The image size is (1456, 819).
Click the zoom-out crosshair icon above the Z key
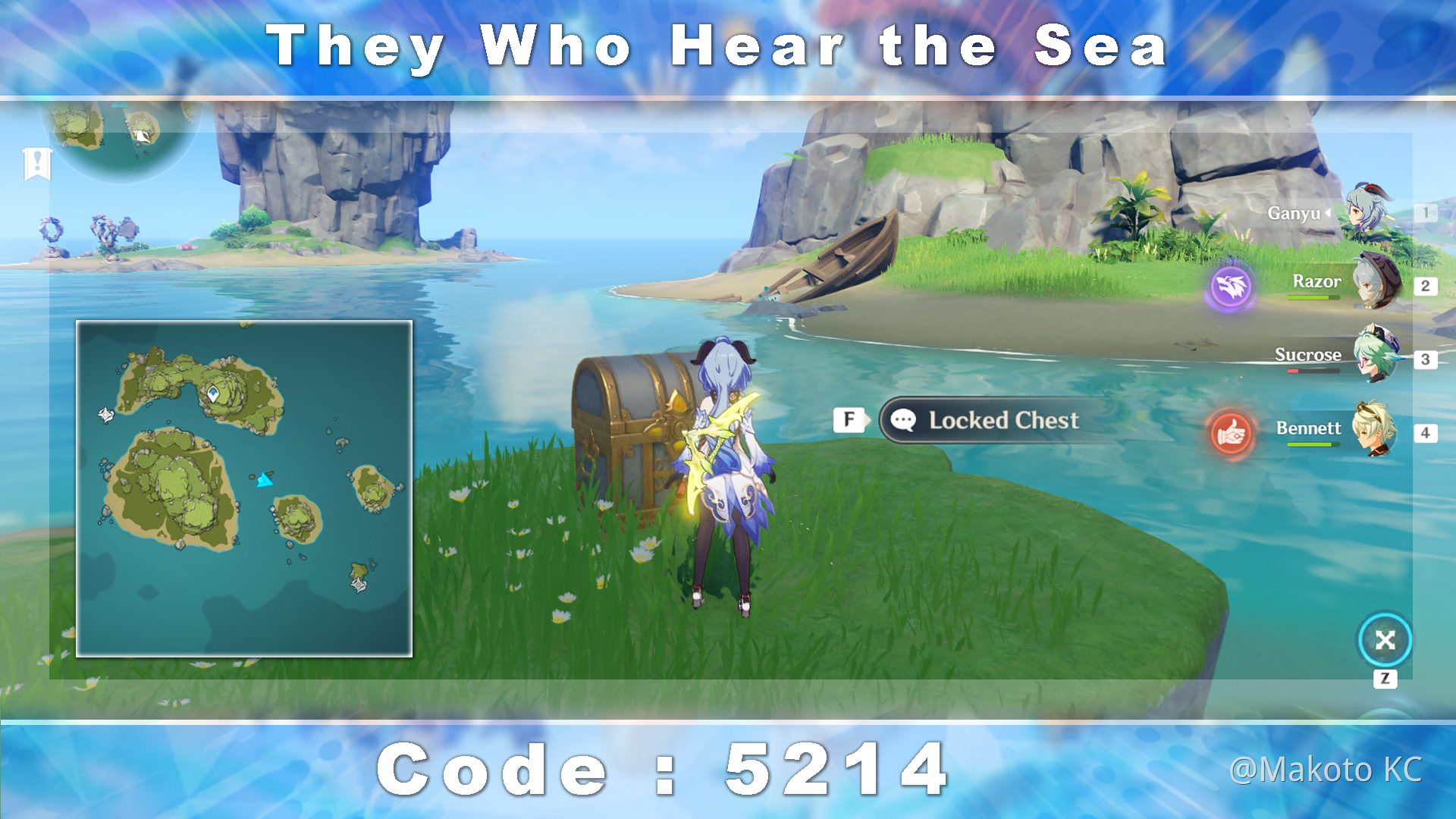[x=1385, y=641]
